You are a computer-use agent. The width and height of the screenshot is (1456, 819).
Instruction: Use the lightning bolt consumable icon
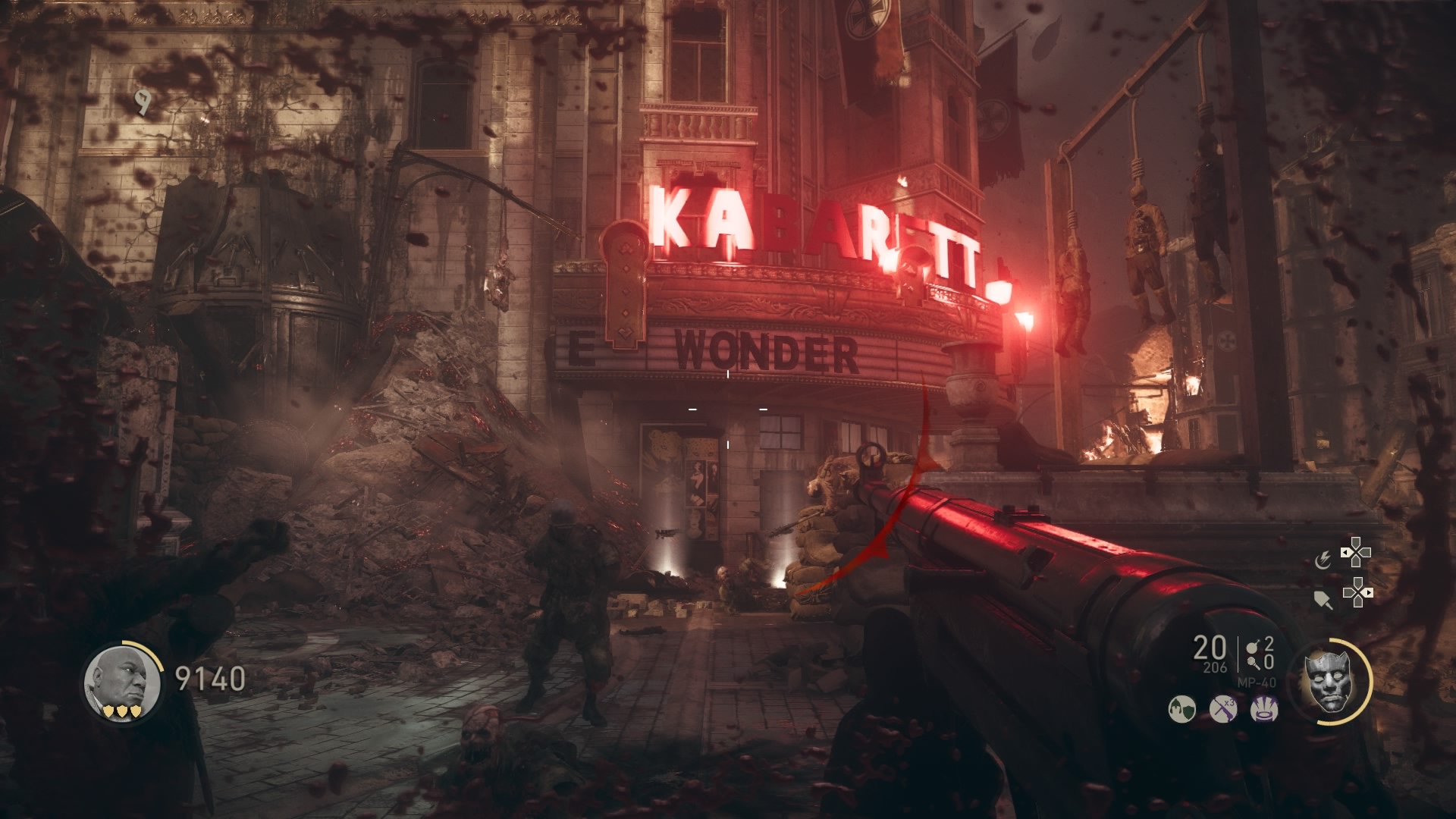1323,560
